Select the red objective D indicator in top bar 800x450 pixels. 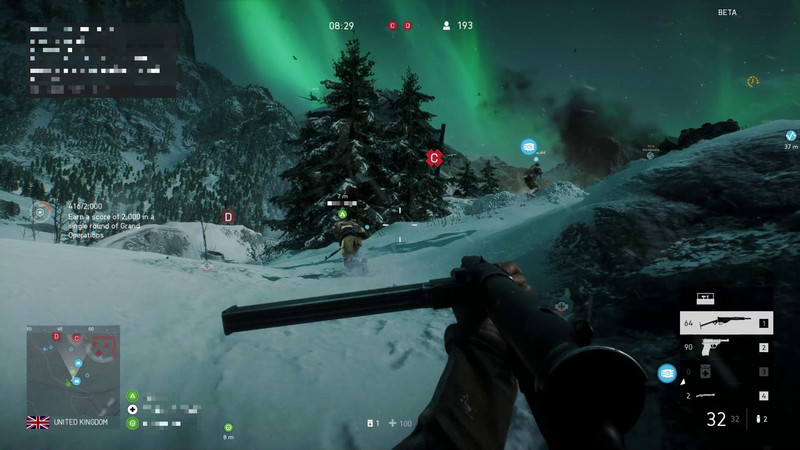(408, 25)
